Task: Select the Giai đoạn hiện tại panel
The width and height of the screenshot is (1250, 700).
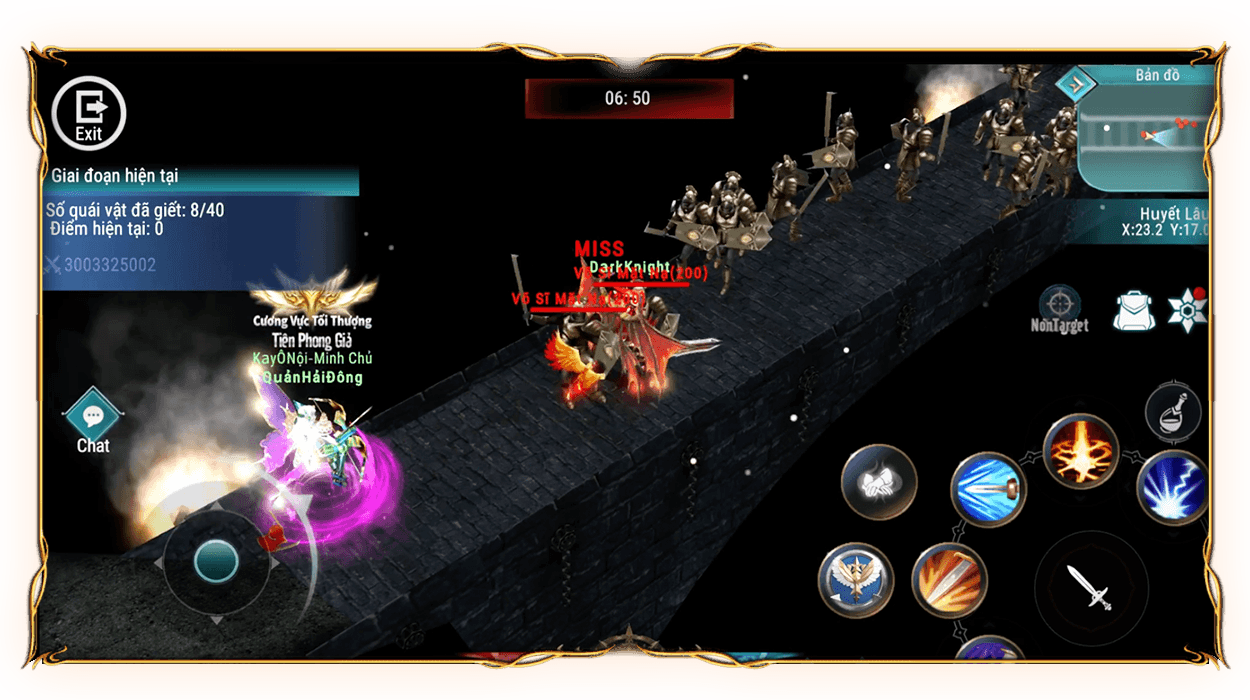Action: pyautogui.click(x=200, y=176)
